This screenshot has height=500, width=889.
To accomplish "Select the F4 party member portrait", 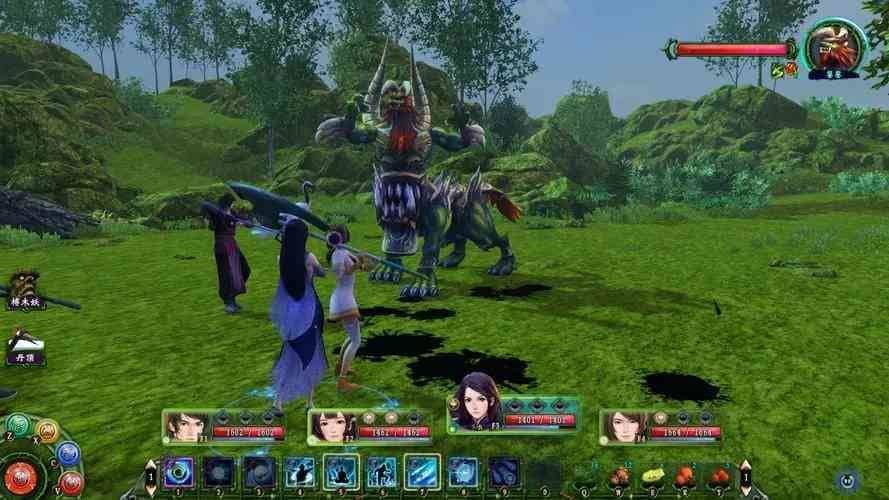I will click(621, 427).
